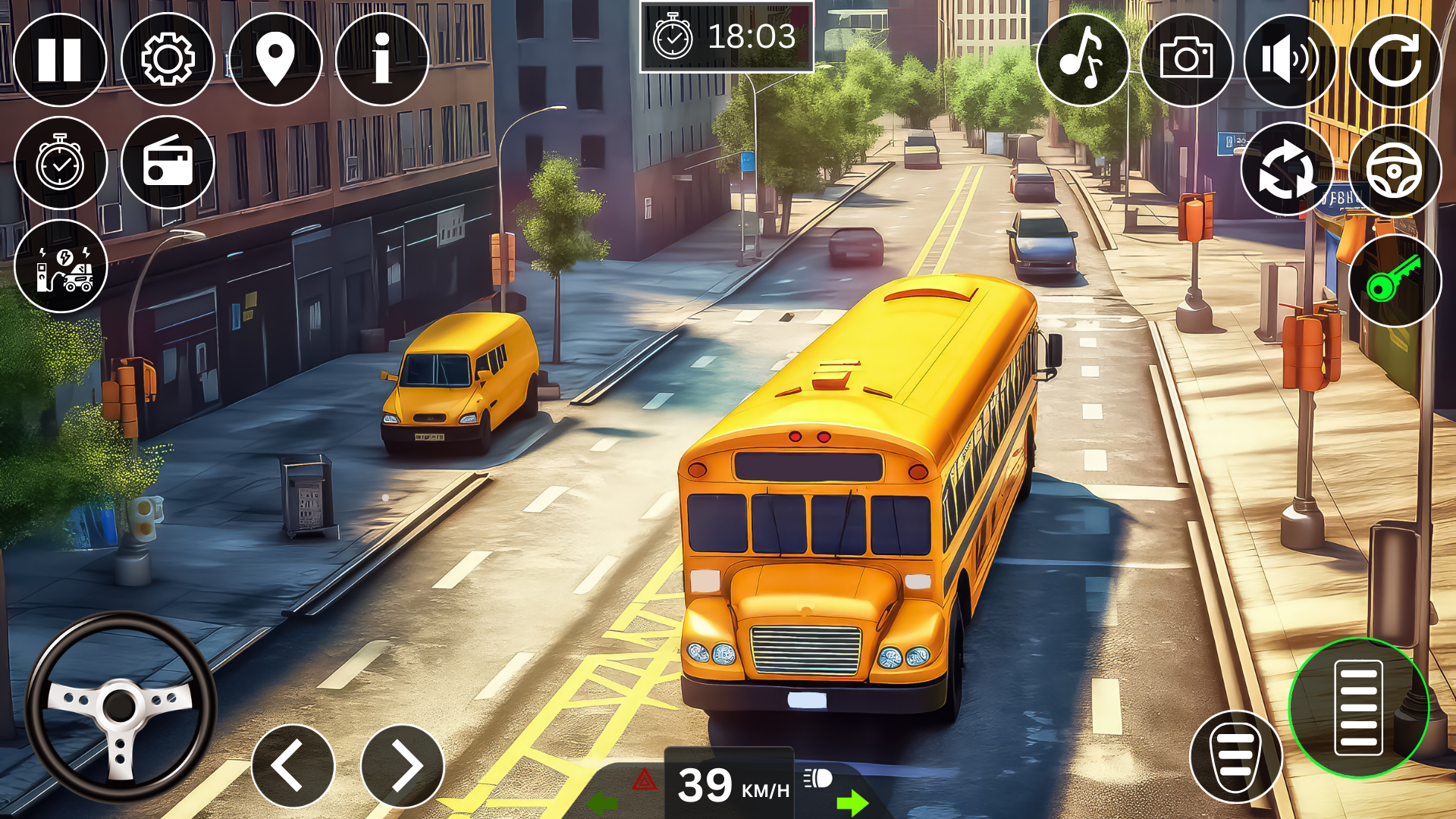1456x819 pixels.
Task: Turn on the in-game radio
Action: coord(168,163)
